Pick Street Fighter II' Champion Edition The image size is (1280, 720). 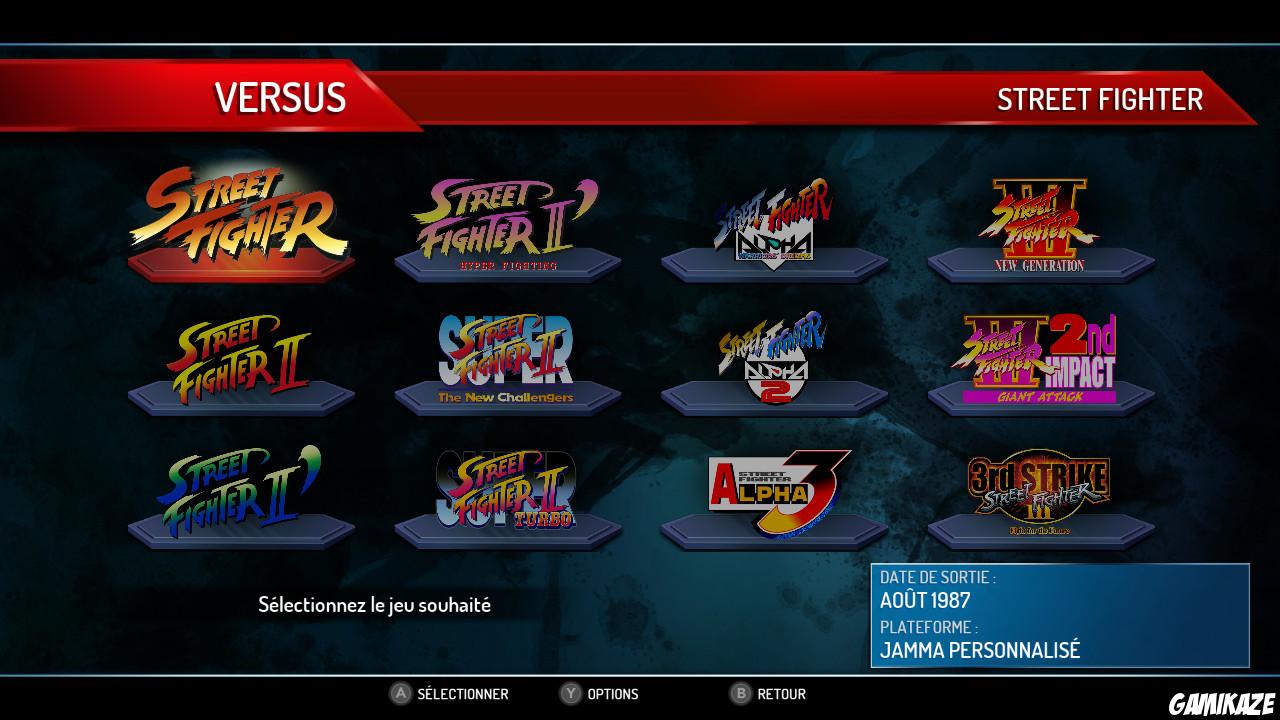pyautogui.click(x=240, y=490)
